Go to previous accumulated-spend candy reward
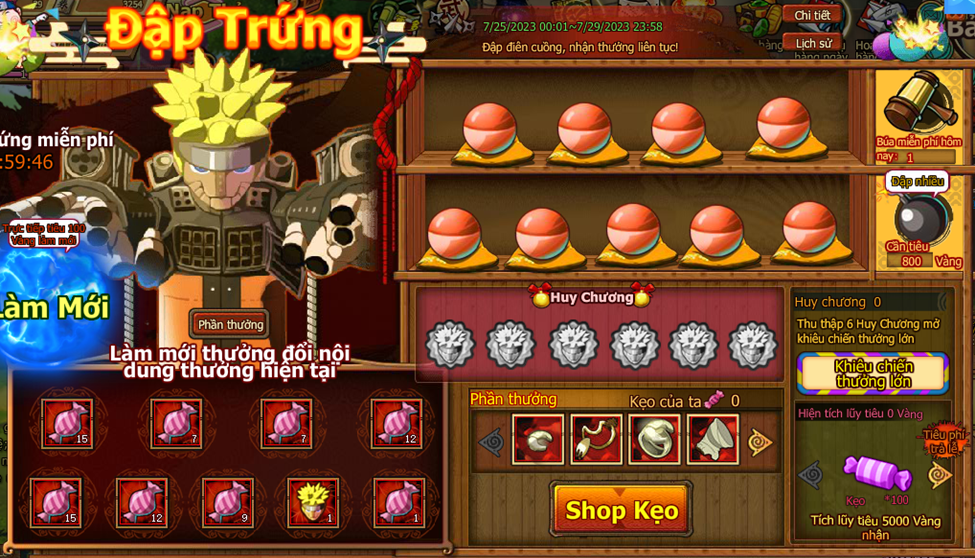Screen dimensions: 975x558 pos(811,475)
